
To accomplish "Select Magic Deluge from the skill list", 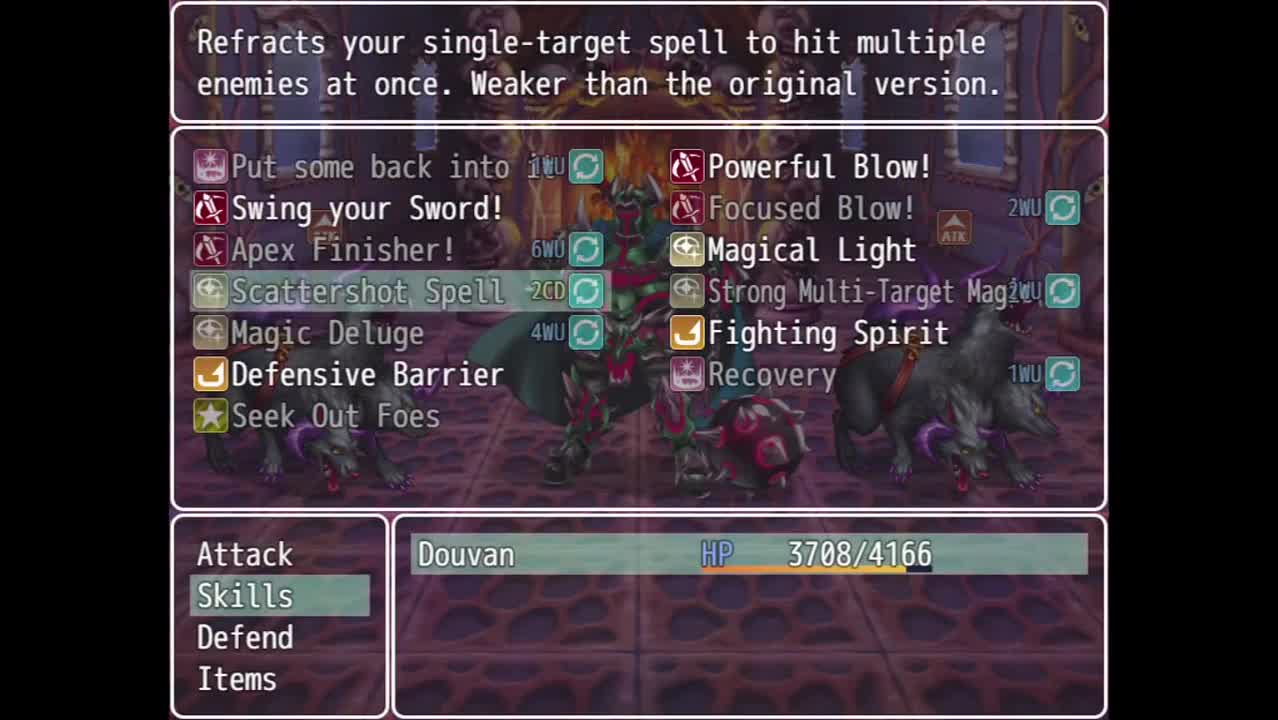I will [x=327, y=333].
